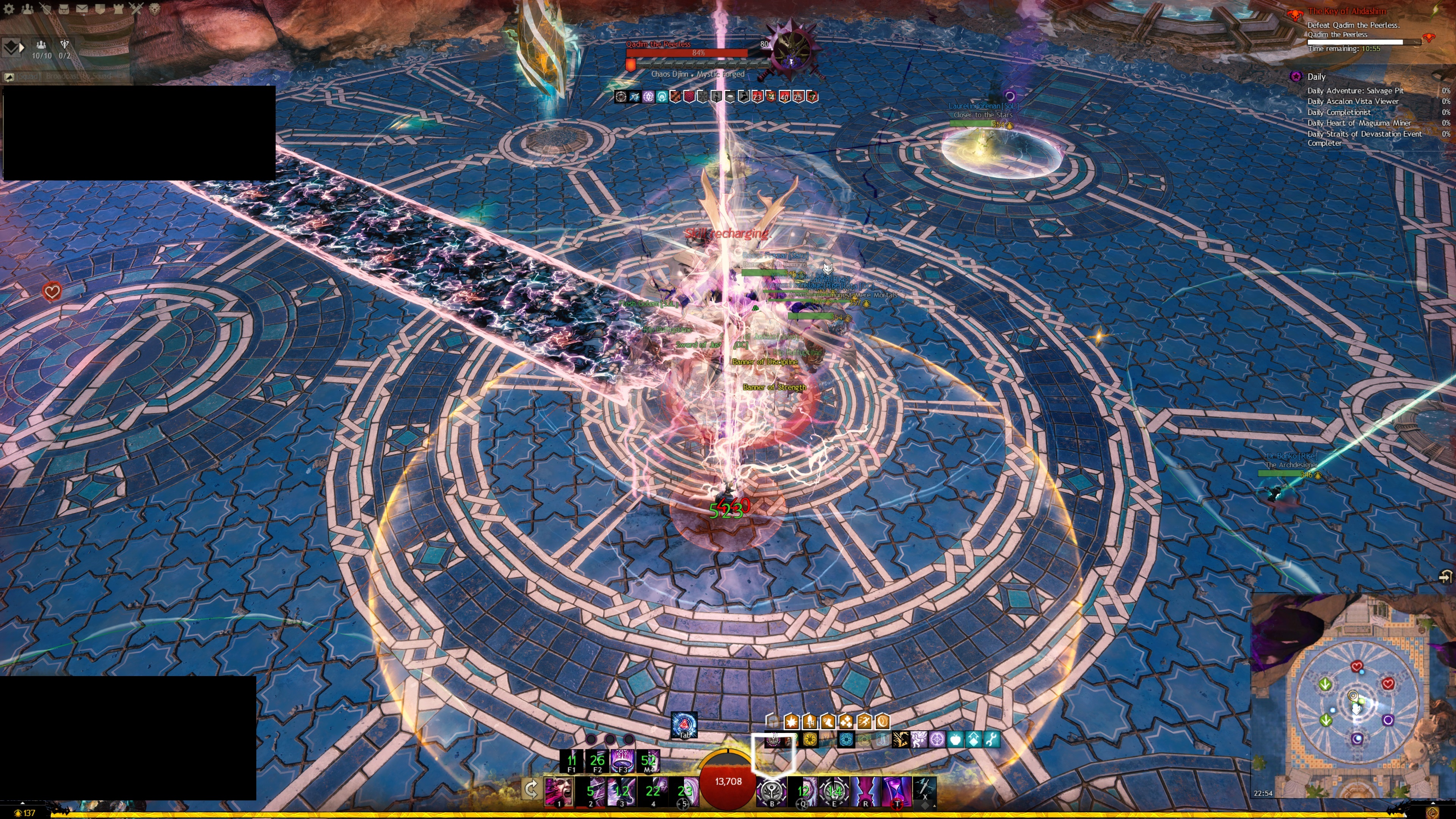Open the Black Lion Trading Post lion icon
1456x819 pixels.
point(154,9)
